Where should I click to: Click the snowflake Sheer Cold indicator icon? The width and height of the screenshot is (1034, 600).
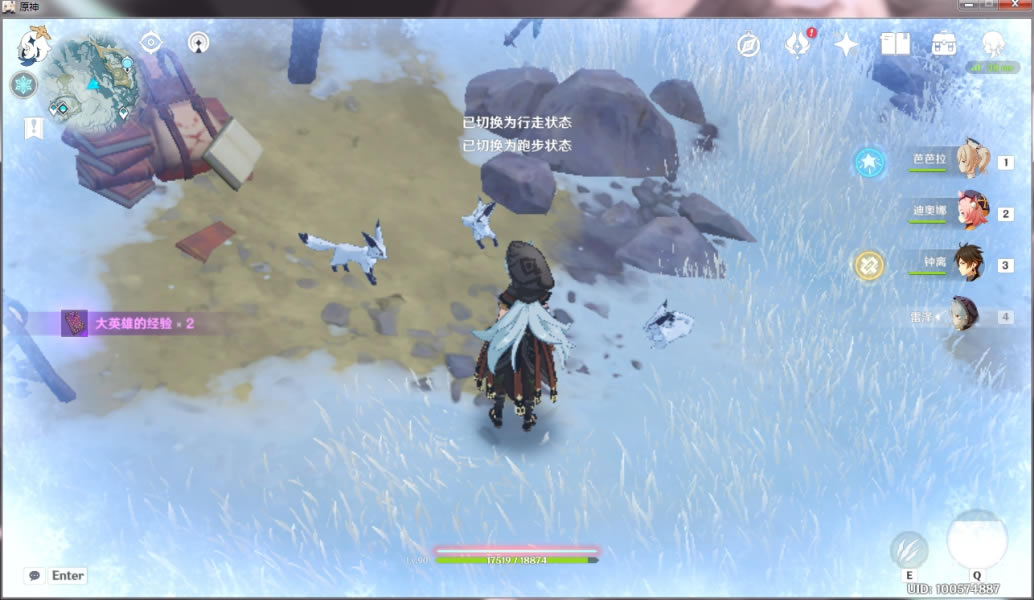(22, 85)
